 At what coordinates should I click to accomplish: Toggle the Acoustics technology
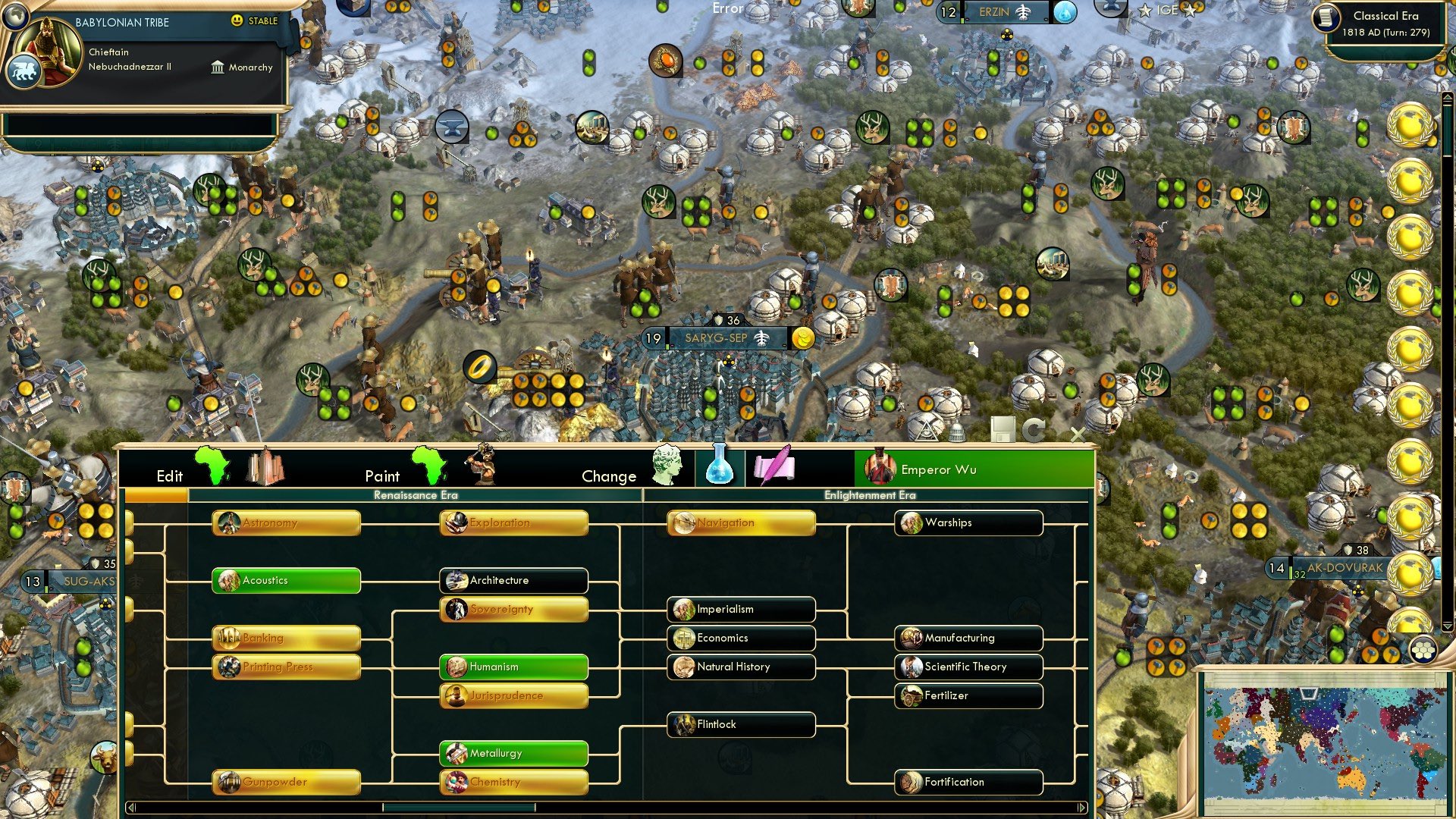(285, 580)
